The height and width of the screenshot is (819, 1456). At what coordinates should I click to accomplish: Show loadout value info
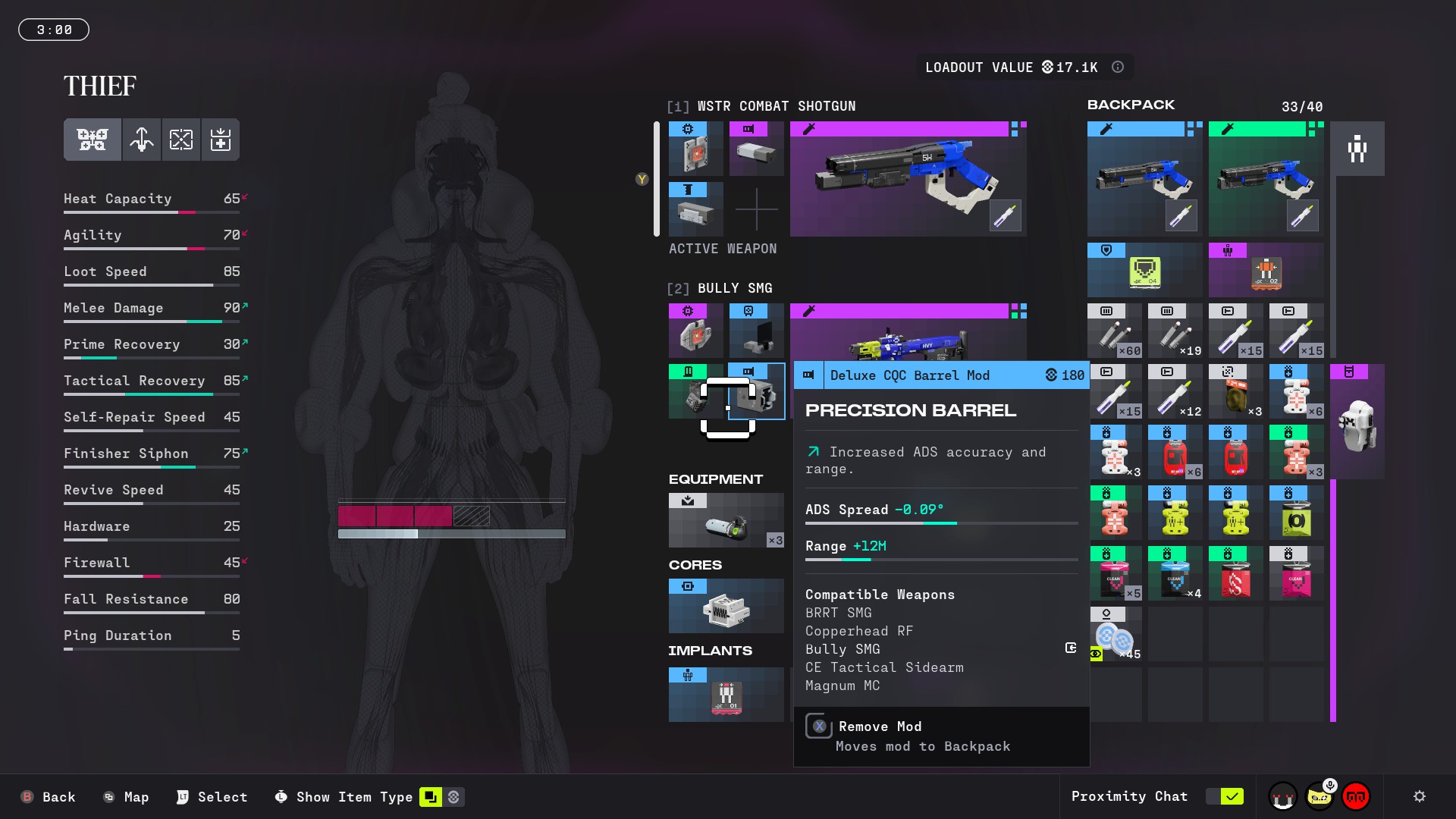pyautogui.click(x=1118, y=67)
